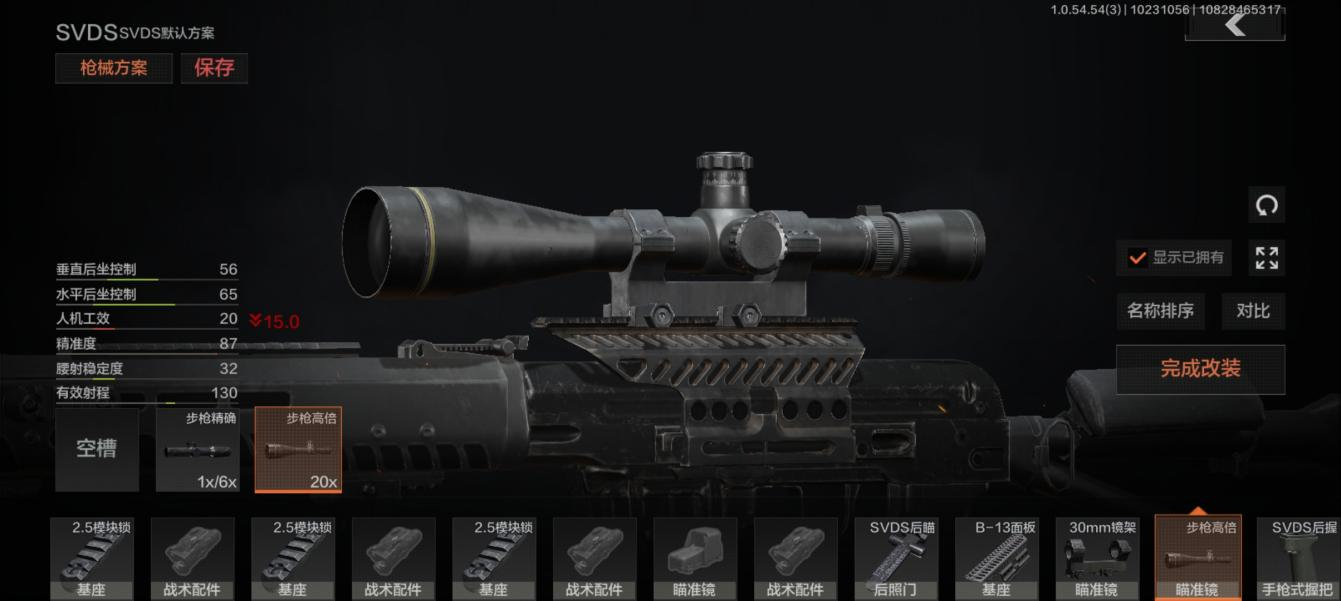Equip the 步枪精确 1x/6x scope
The image size is (1341, 601).
pos(197,449)
